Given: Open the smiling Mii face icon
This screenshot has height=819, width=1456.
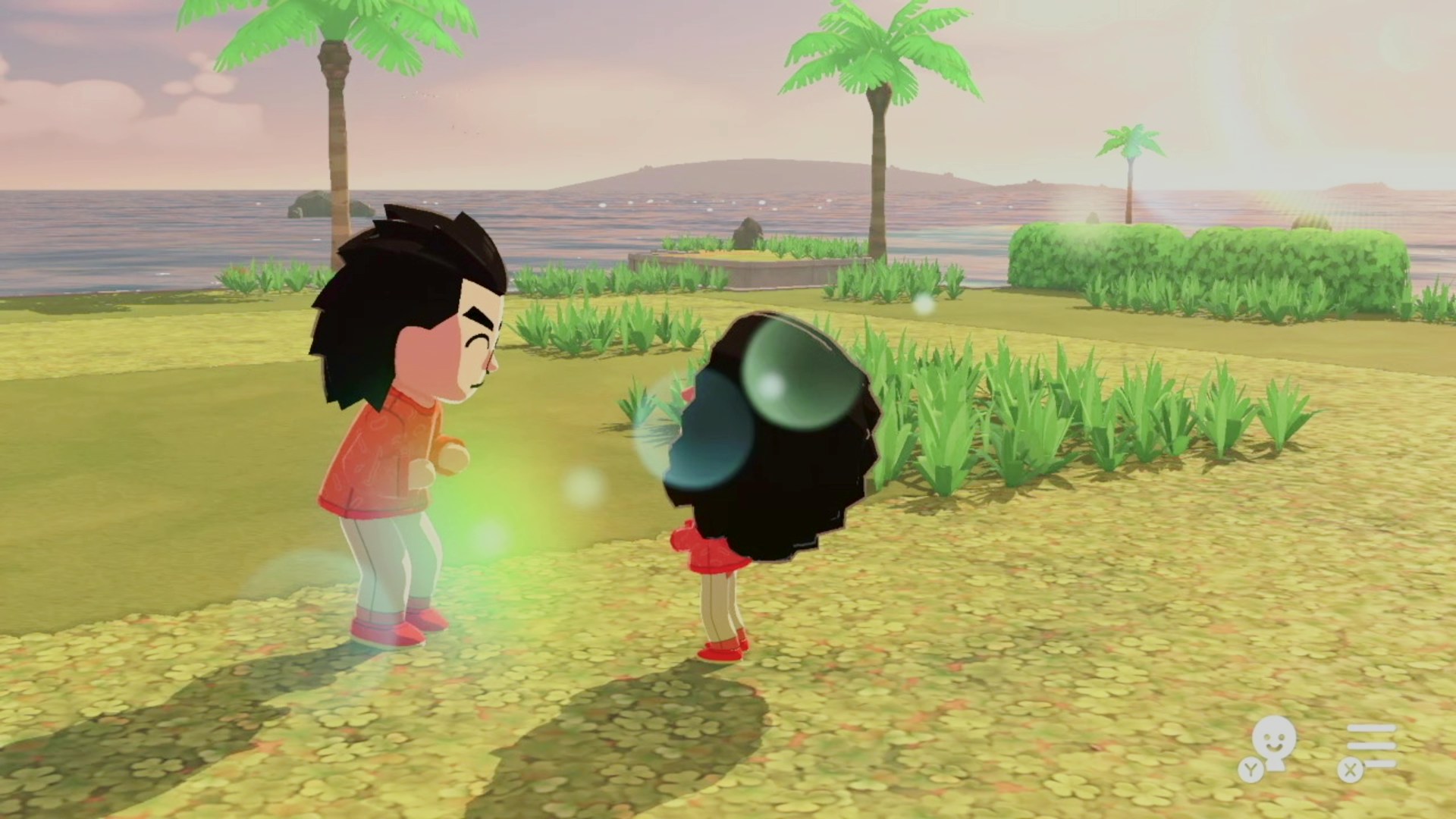Looking at the screenshot, I should (1272, 745).
